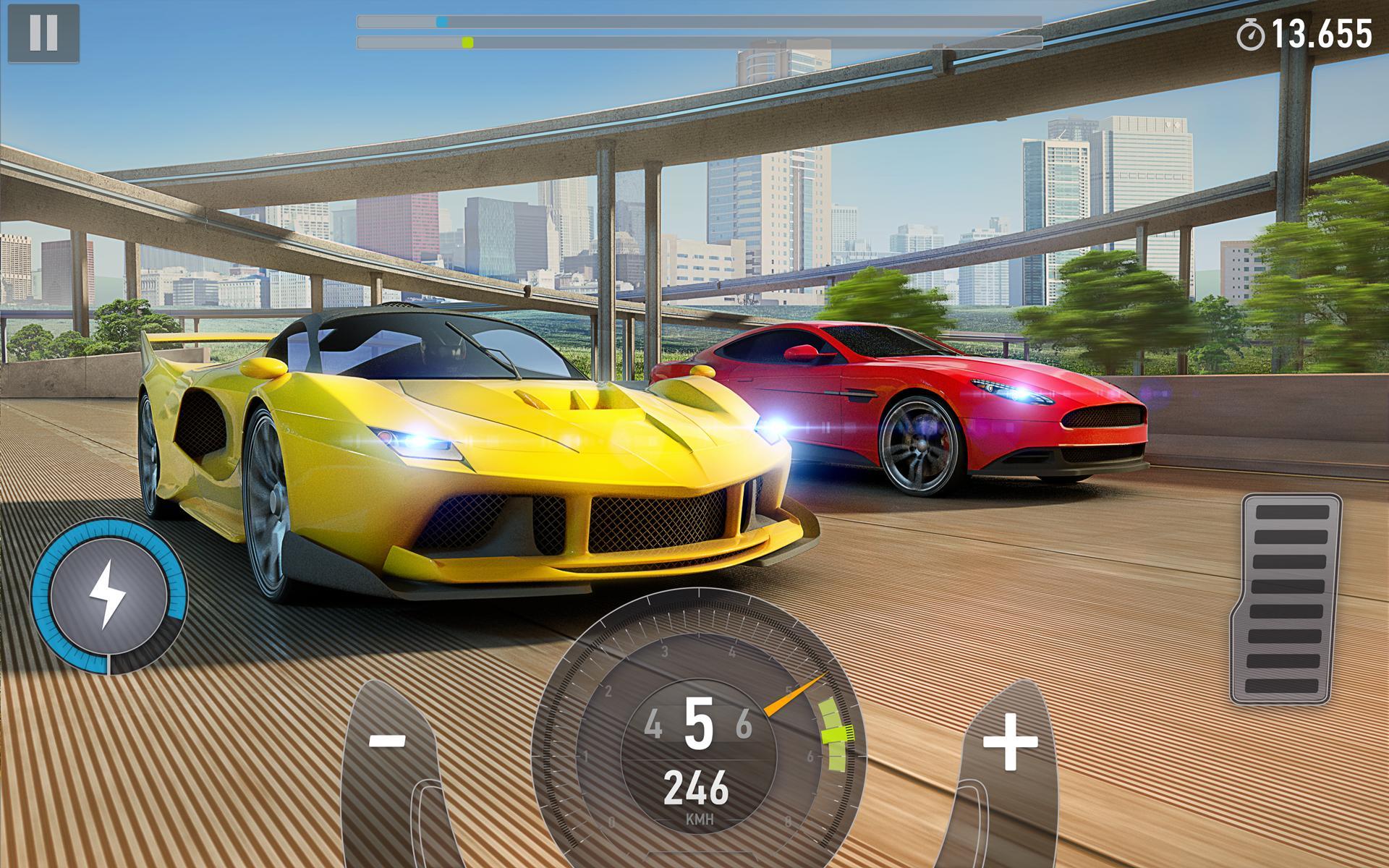Tap the lower race progress bar

(694, 41)
